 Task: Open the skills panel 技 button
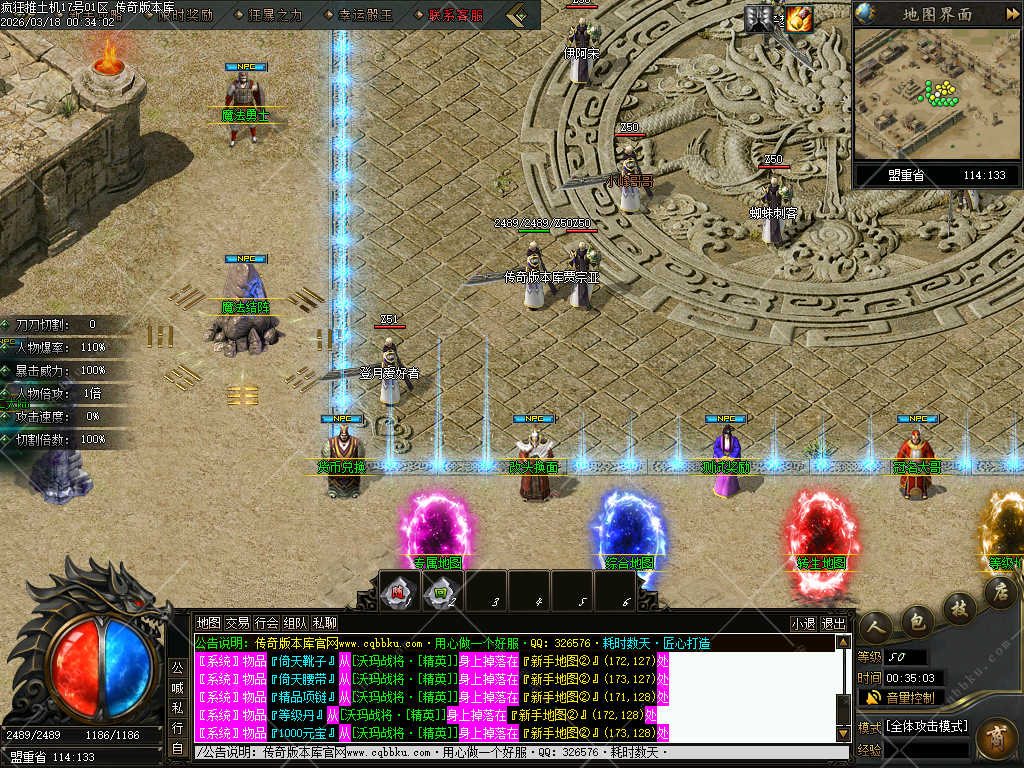(959, 607)
